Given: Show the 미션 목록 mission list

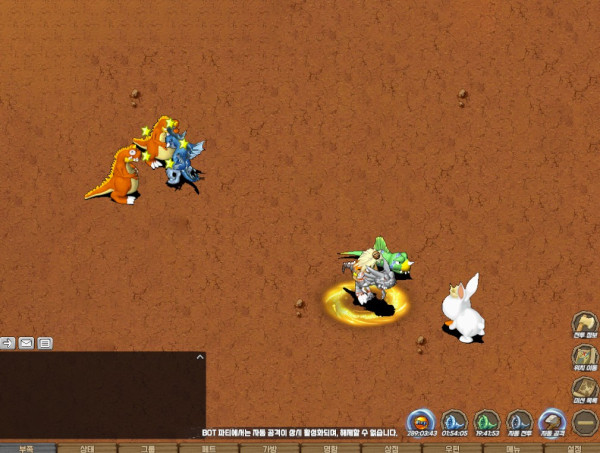Looking at the screenshot, I should point(585,388).
